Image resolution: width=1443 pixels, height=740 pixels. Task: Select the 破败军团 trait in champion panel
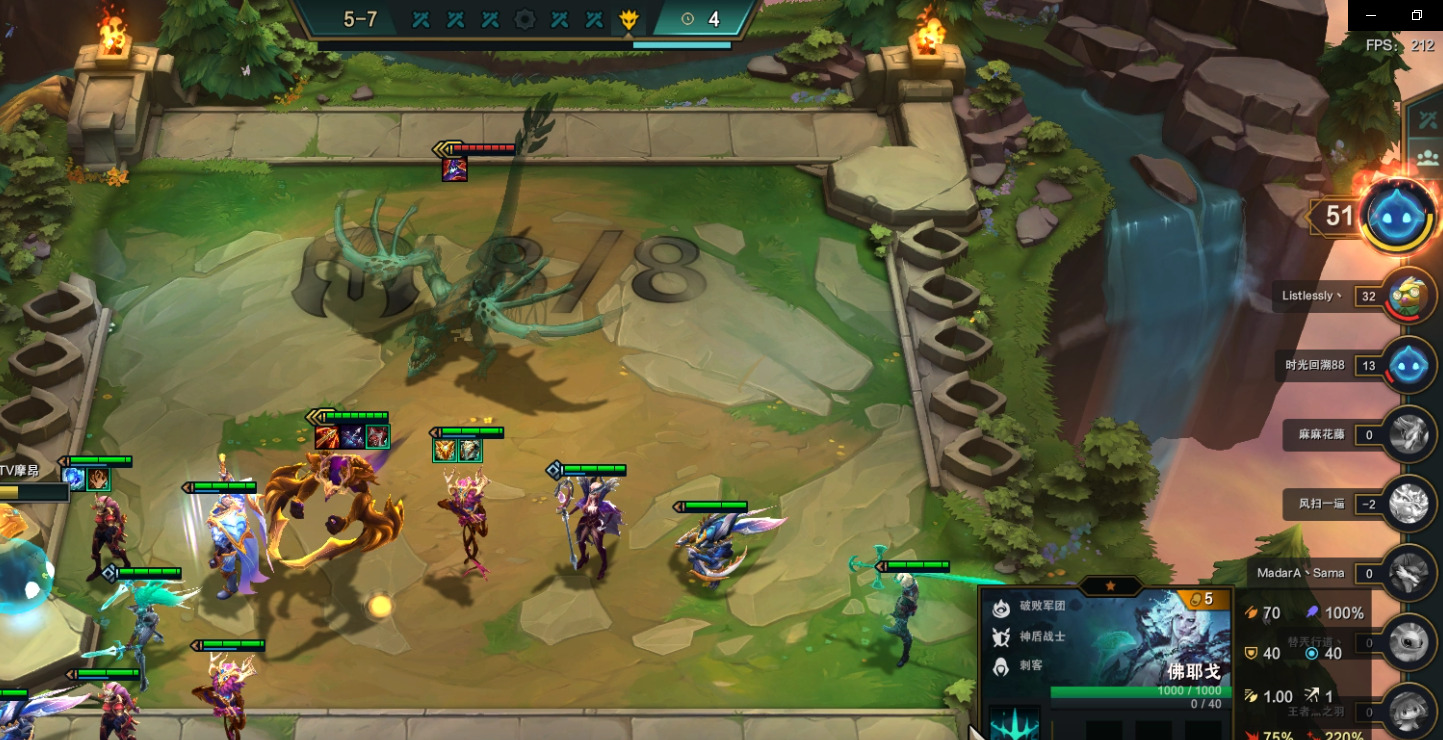(1000, 606)
